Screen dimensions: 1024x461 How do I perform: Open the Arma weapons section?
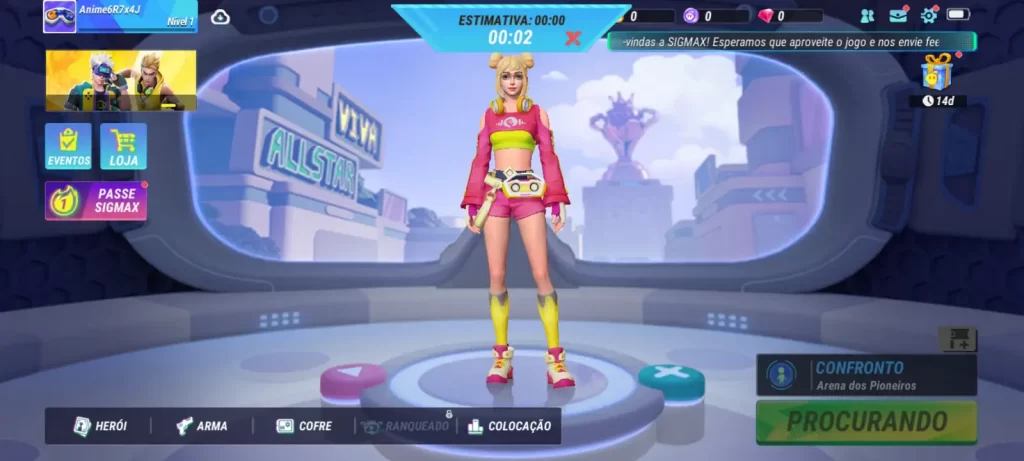click(201, 426)
